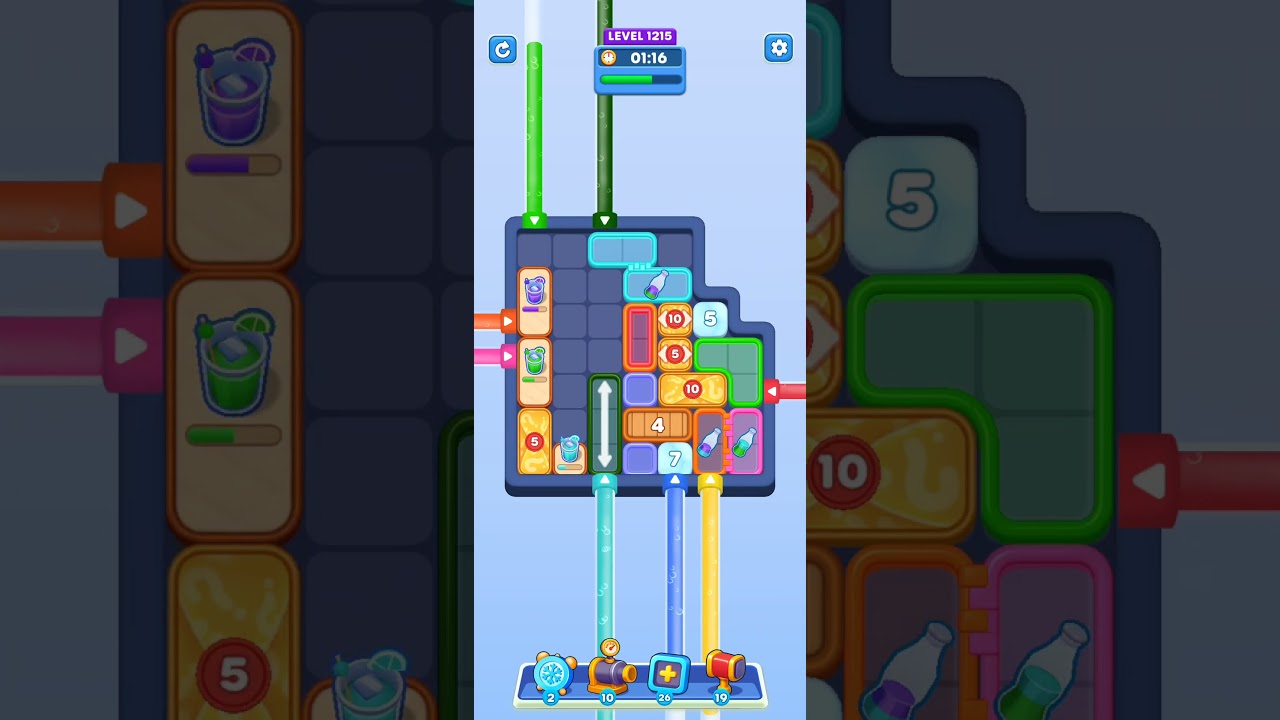Tap the clock icon beside the timer

pos(608,58)
